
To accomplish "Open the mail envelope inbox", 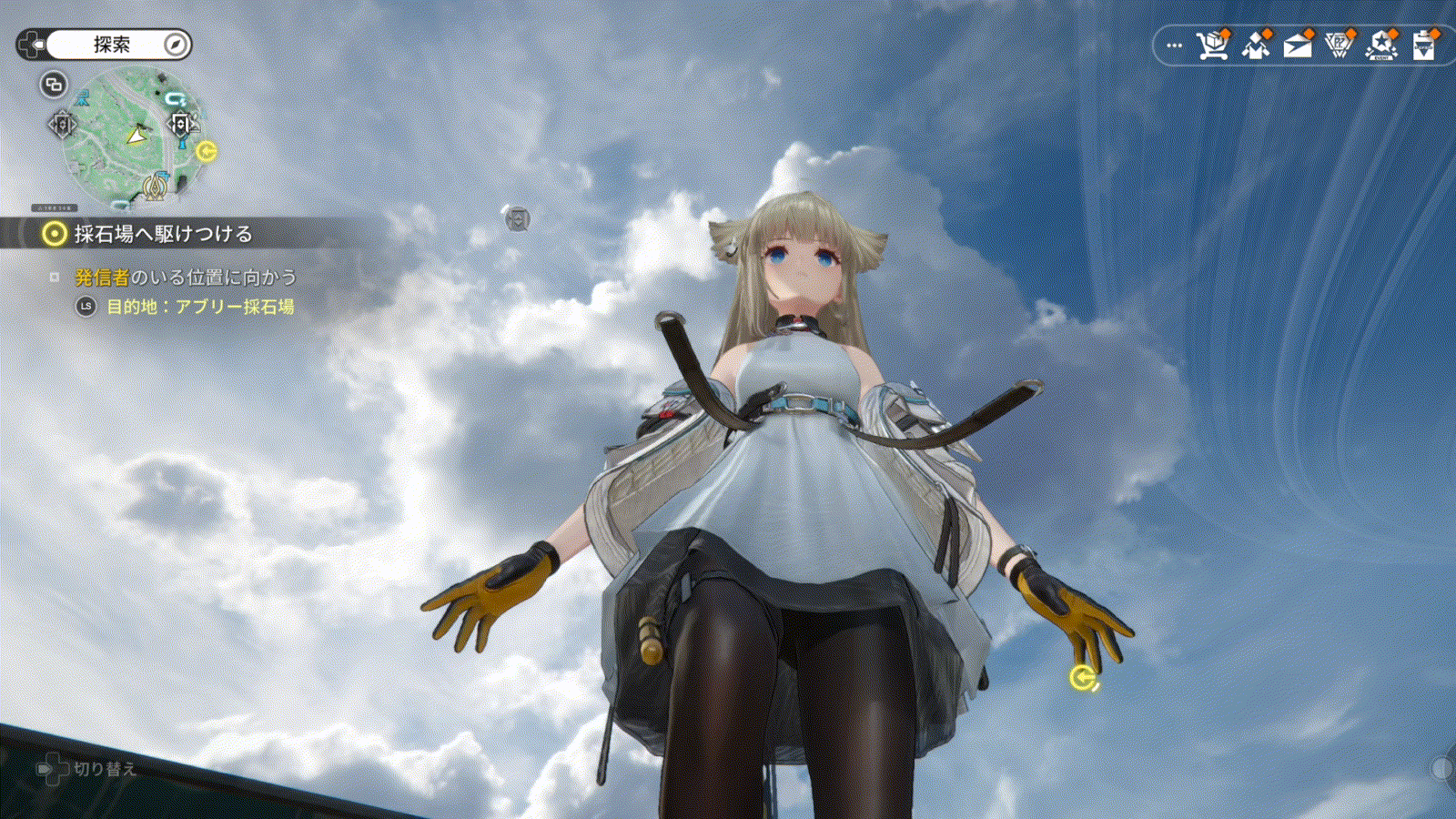I will pyautogui.click(x=1297, y=45).
